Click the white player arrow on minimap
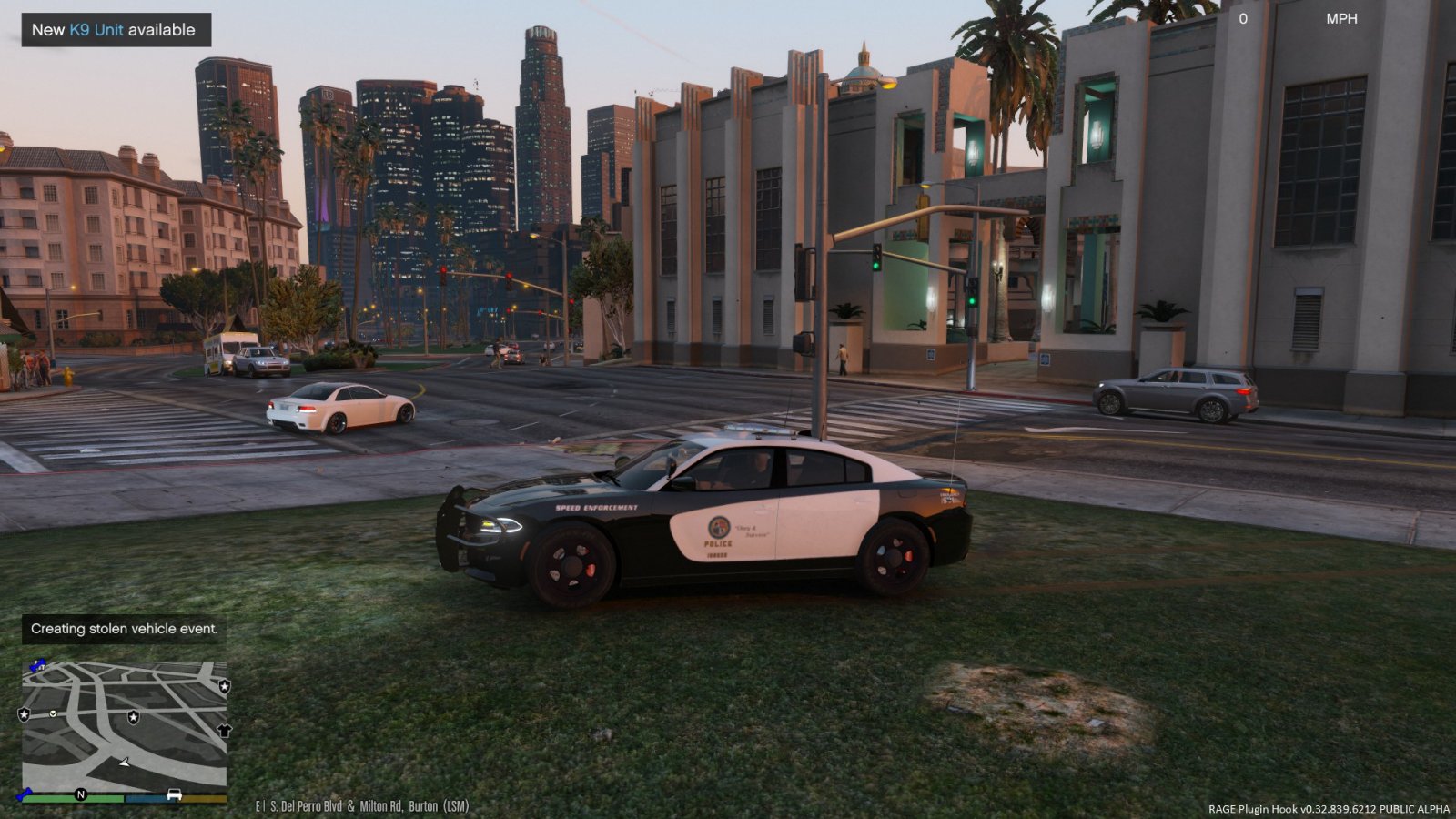This screenshot has width=1456, height=819. (x=125, y=762)
